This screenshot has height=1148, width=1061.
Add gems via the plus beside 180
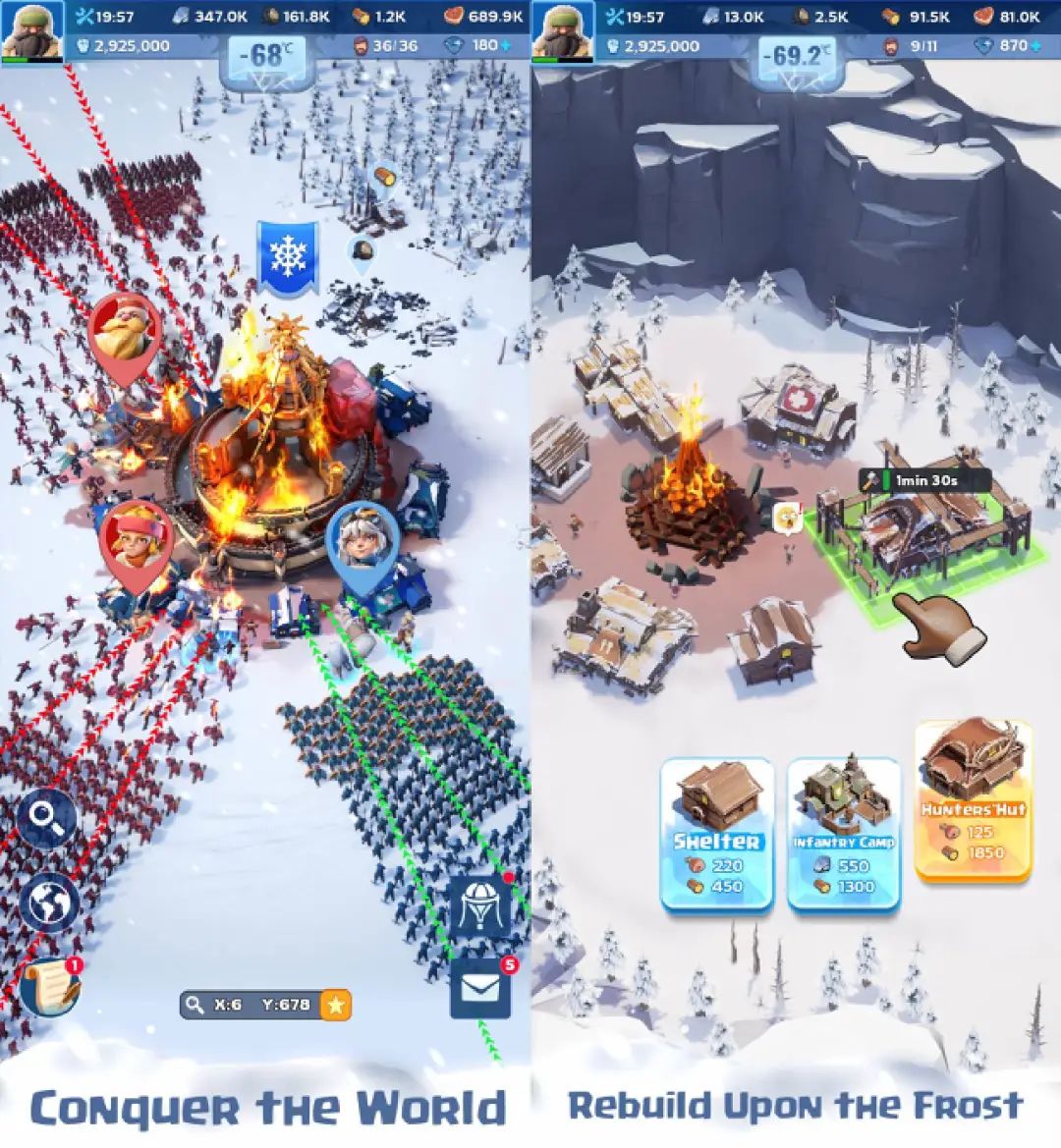507,45
